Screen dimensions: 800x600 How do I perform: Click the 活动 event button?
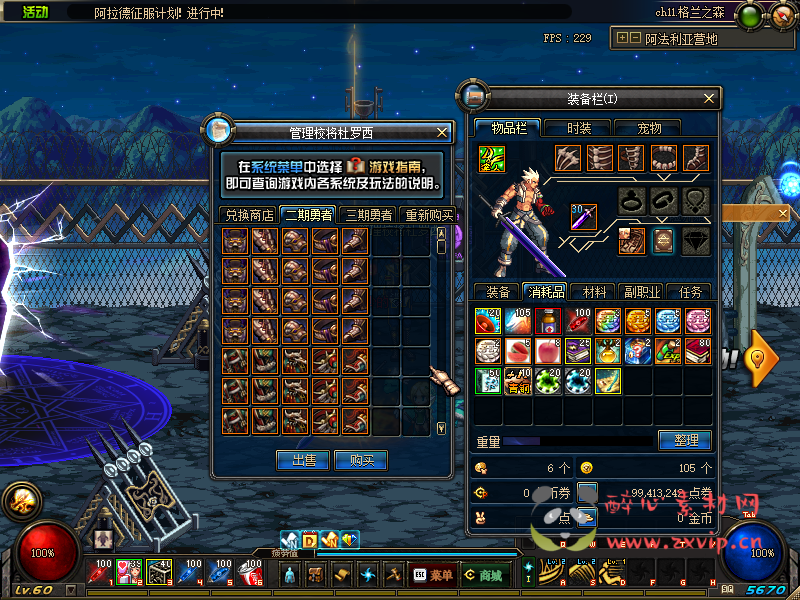(x=35, y=12)
